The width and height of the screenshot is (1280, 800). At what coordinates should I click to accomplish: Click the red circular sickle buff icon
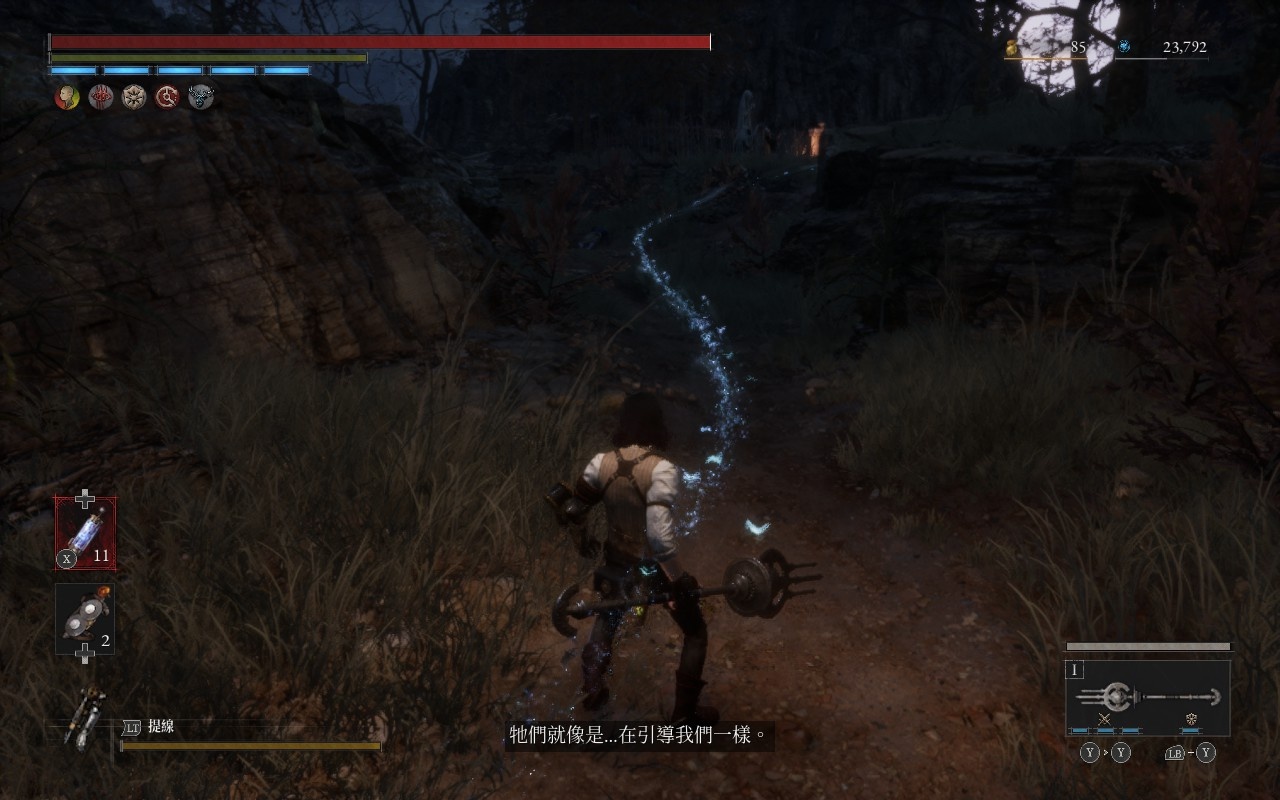tap(167, 97)
